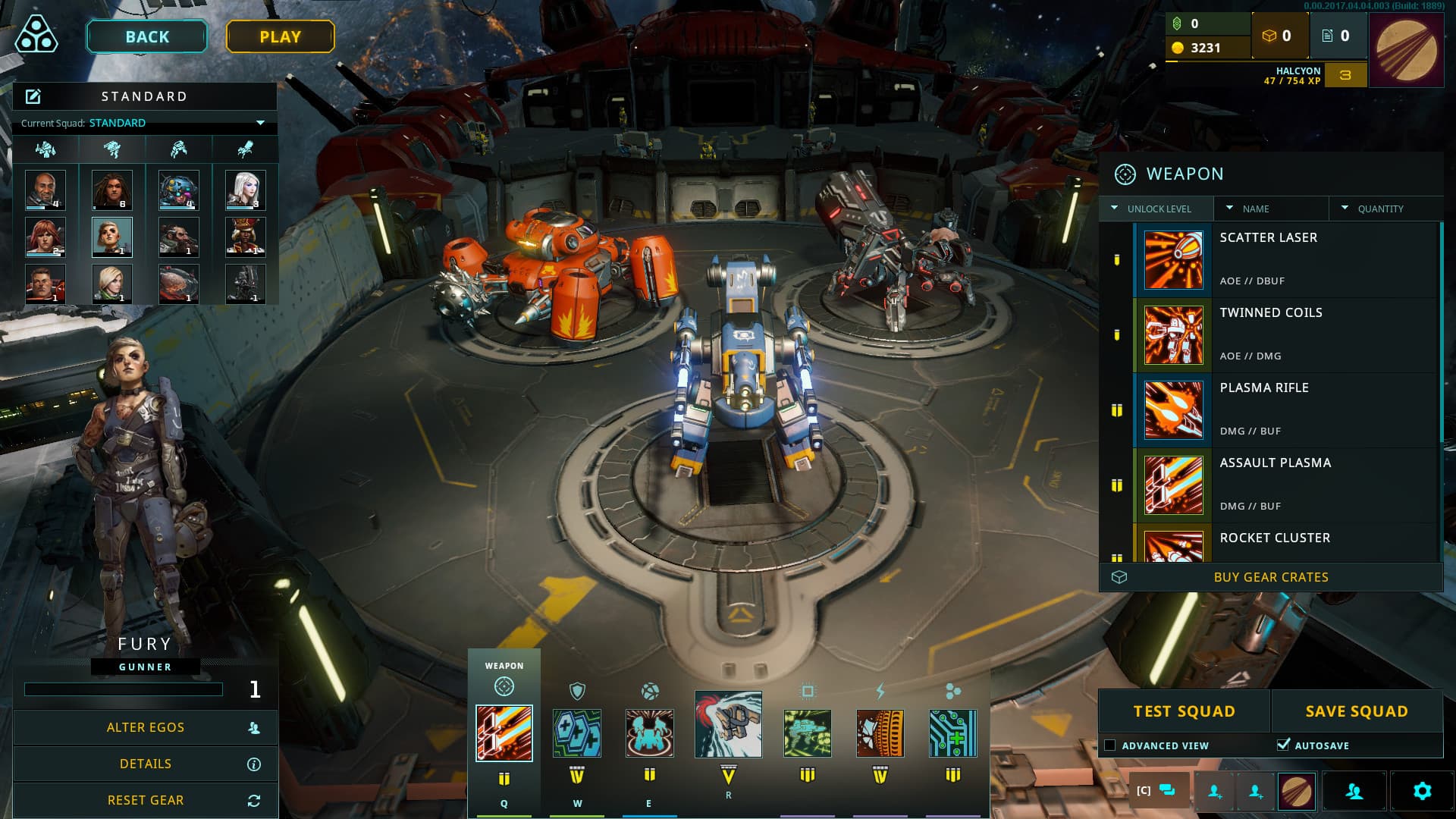Screen dimensions: 1456x819
Task: Open the settings gear icon
Action: point(1423,791)
